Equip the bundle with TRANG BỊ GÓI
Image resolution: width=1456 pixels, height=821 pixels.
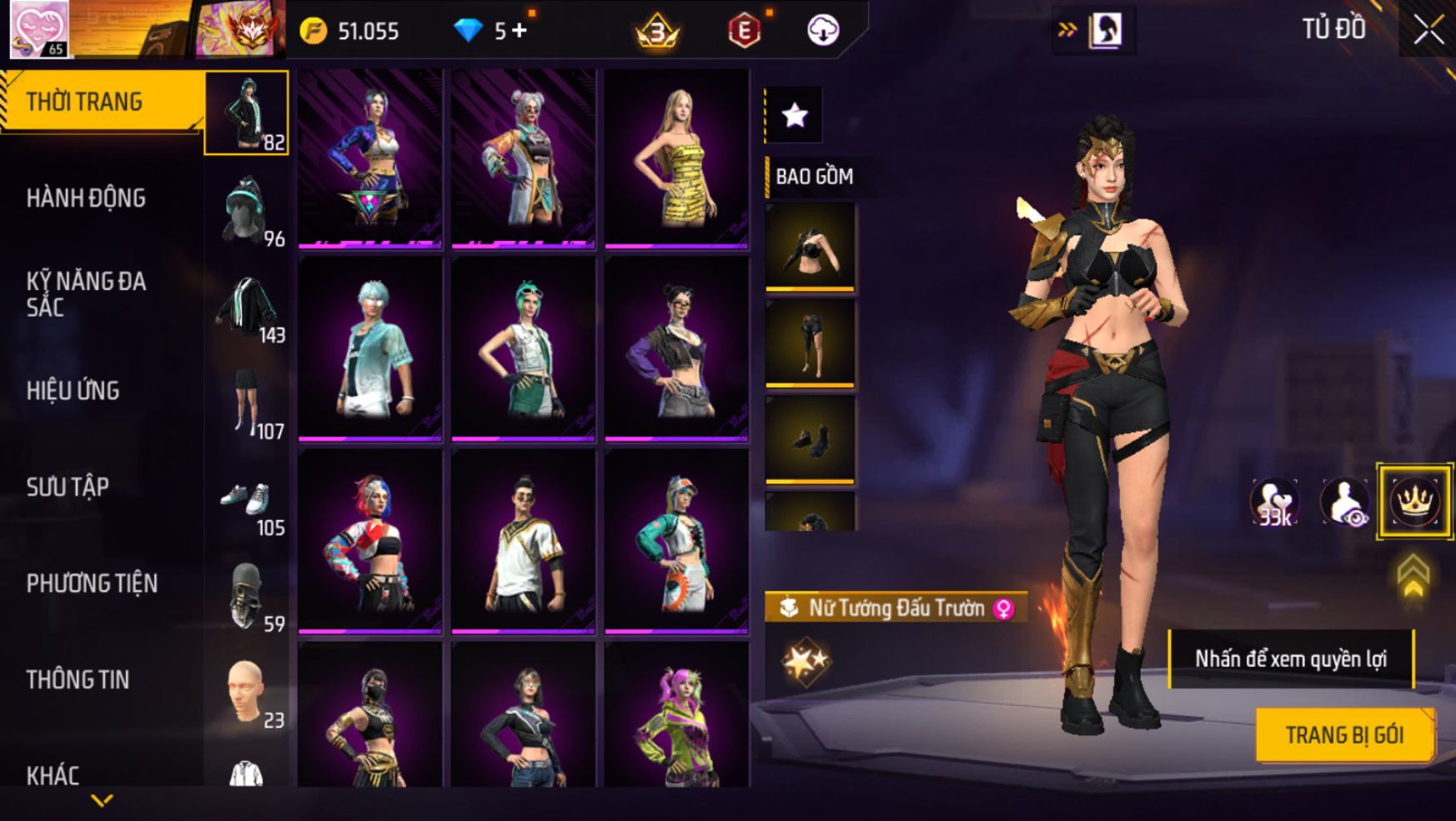click(1344, 735)
